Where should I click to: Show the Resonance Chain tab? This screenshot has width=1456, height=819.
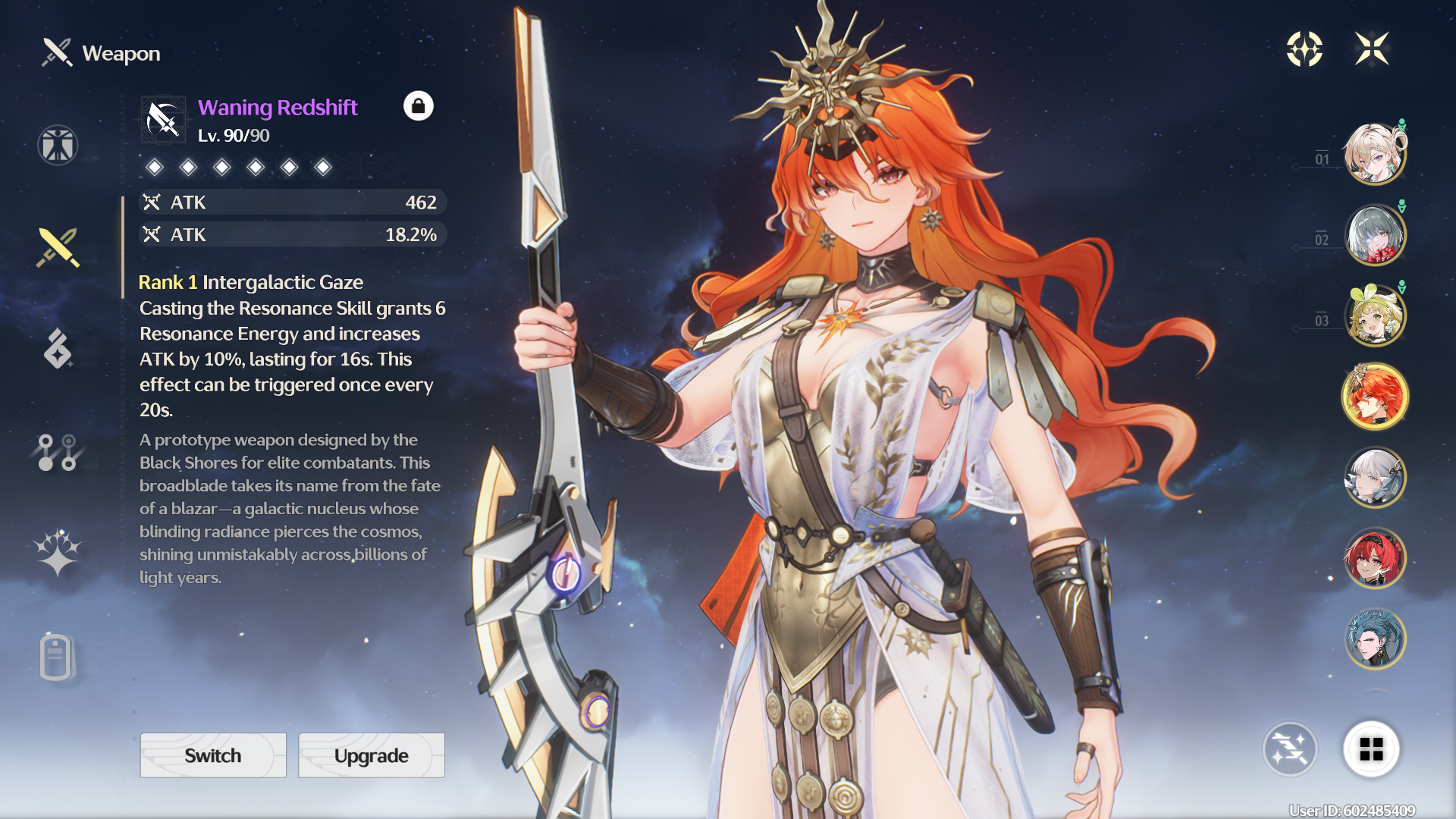pos(58,552)
